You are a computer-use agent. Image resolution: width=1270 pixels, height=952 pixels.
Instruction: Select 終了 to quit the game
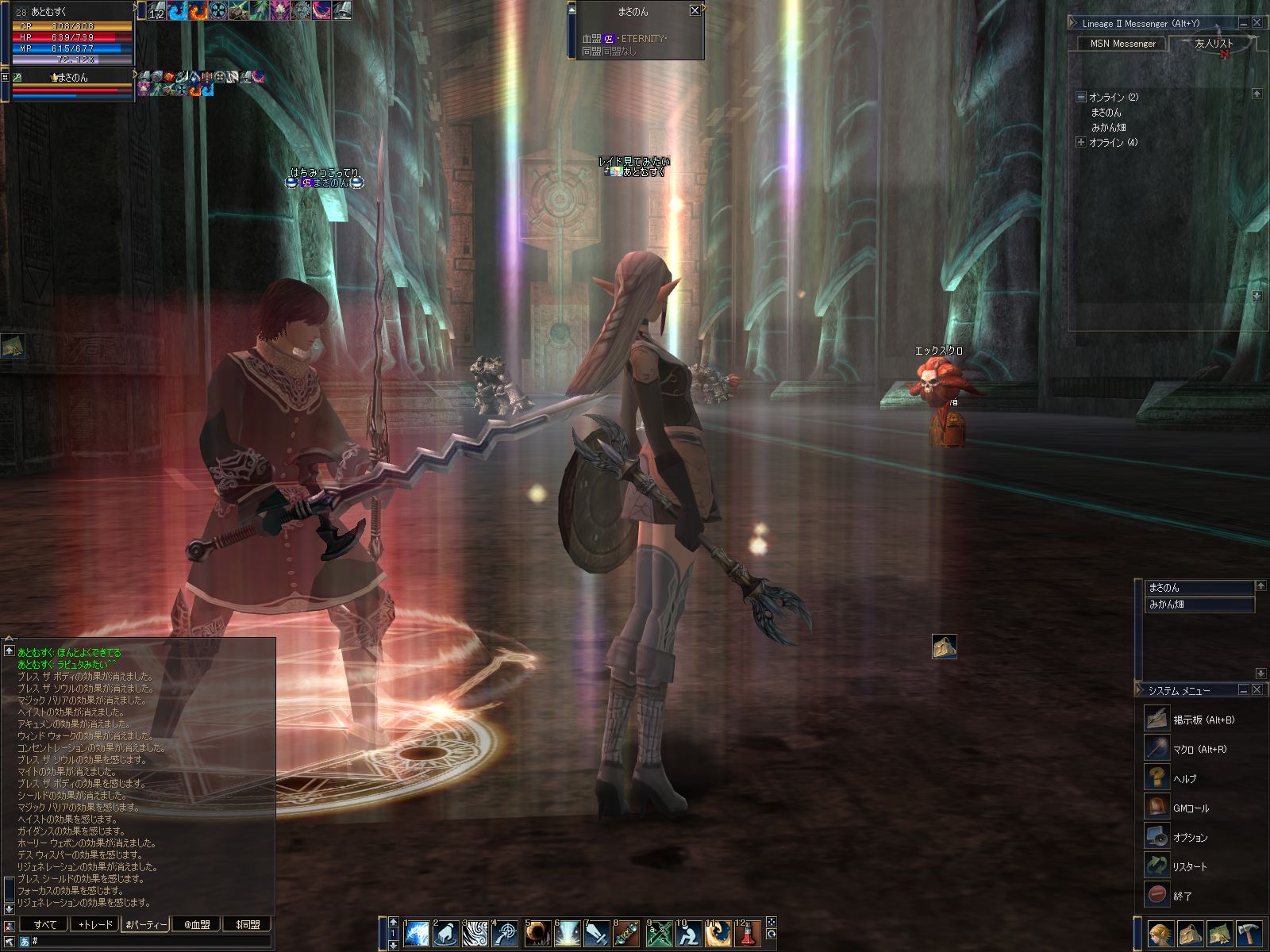1182,896
